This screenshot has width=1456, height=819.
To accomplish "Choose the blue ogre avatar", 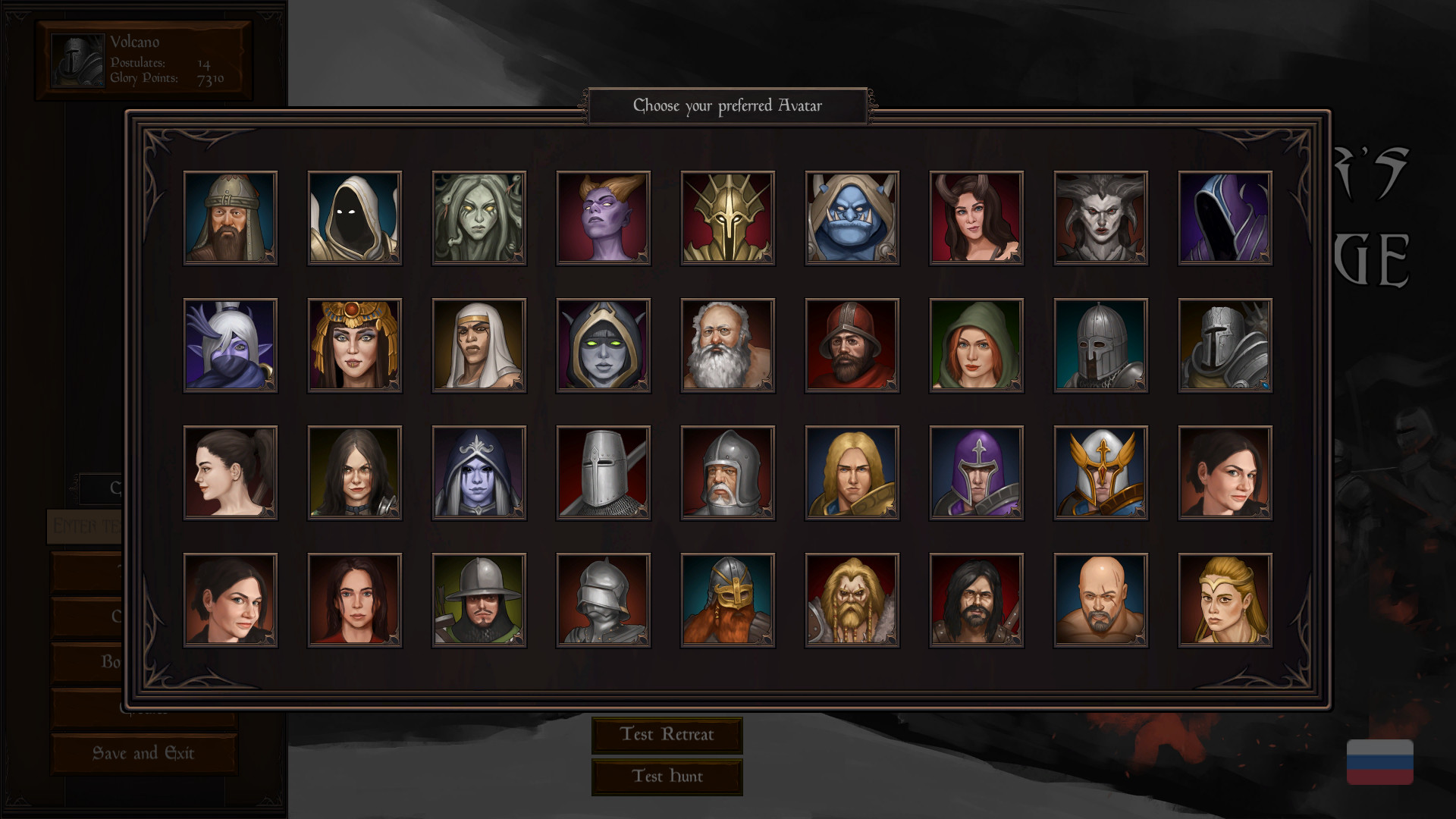I will click(x=852, y=218).
